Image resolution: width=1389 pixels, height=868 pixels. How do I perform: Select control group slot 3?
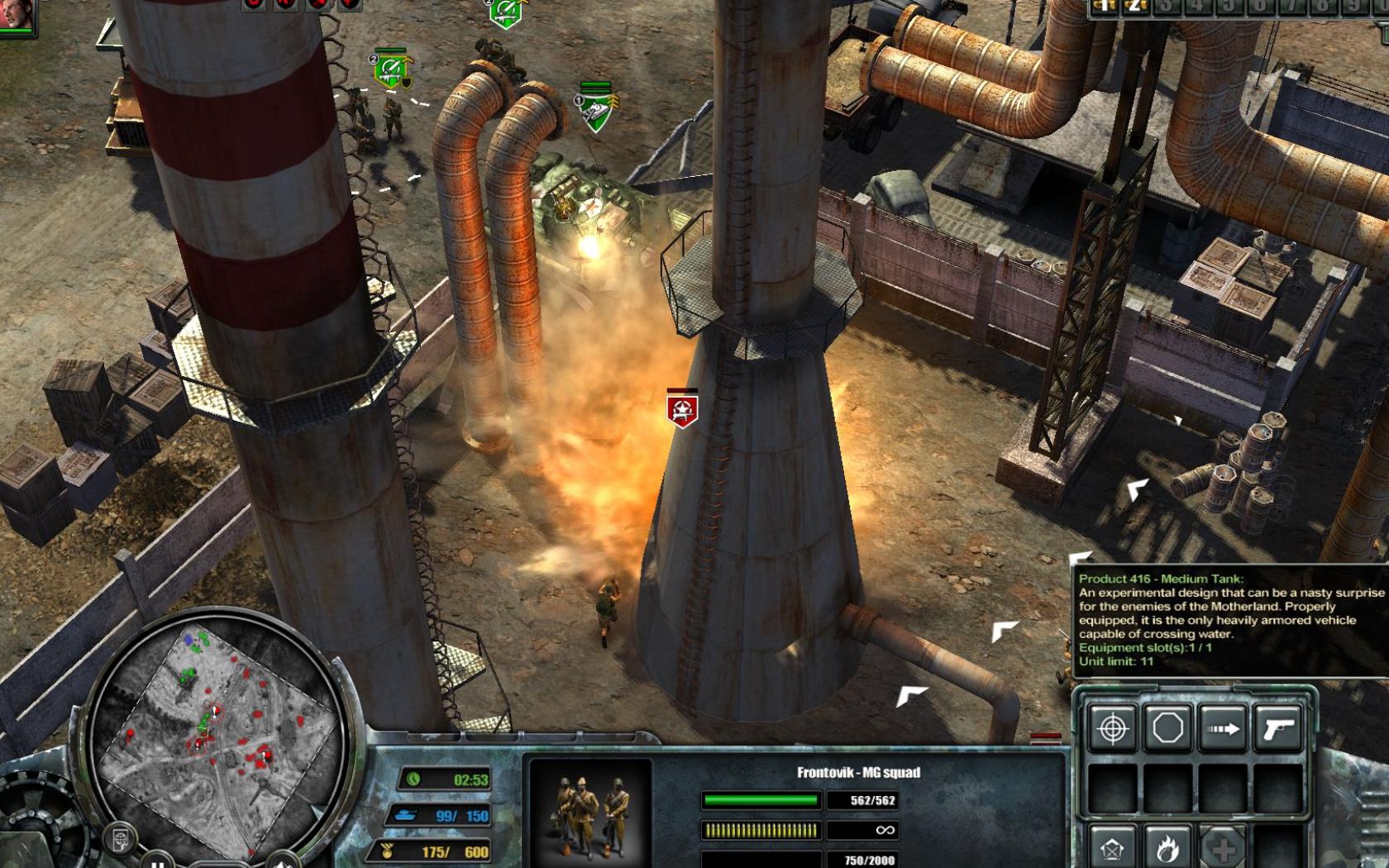click(1168, 8)
